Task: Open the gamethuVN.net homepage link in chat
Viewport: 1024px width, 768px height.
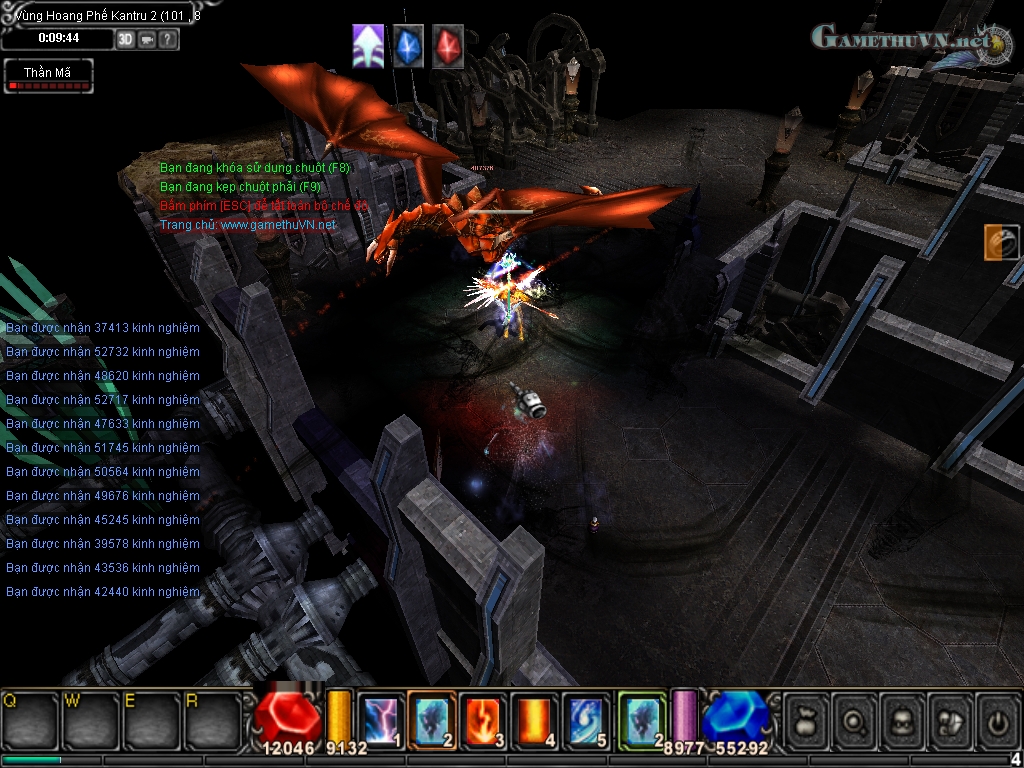Action: click(278, 225)
